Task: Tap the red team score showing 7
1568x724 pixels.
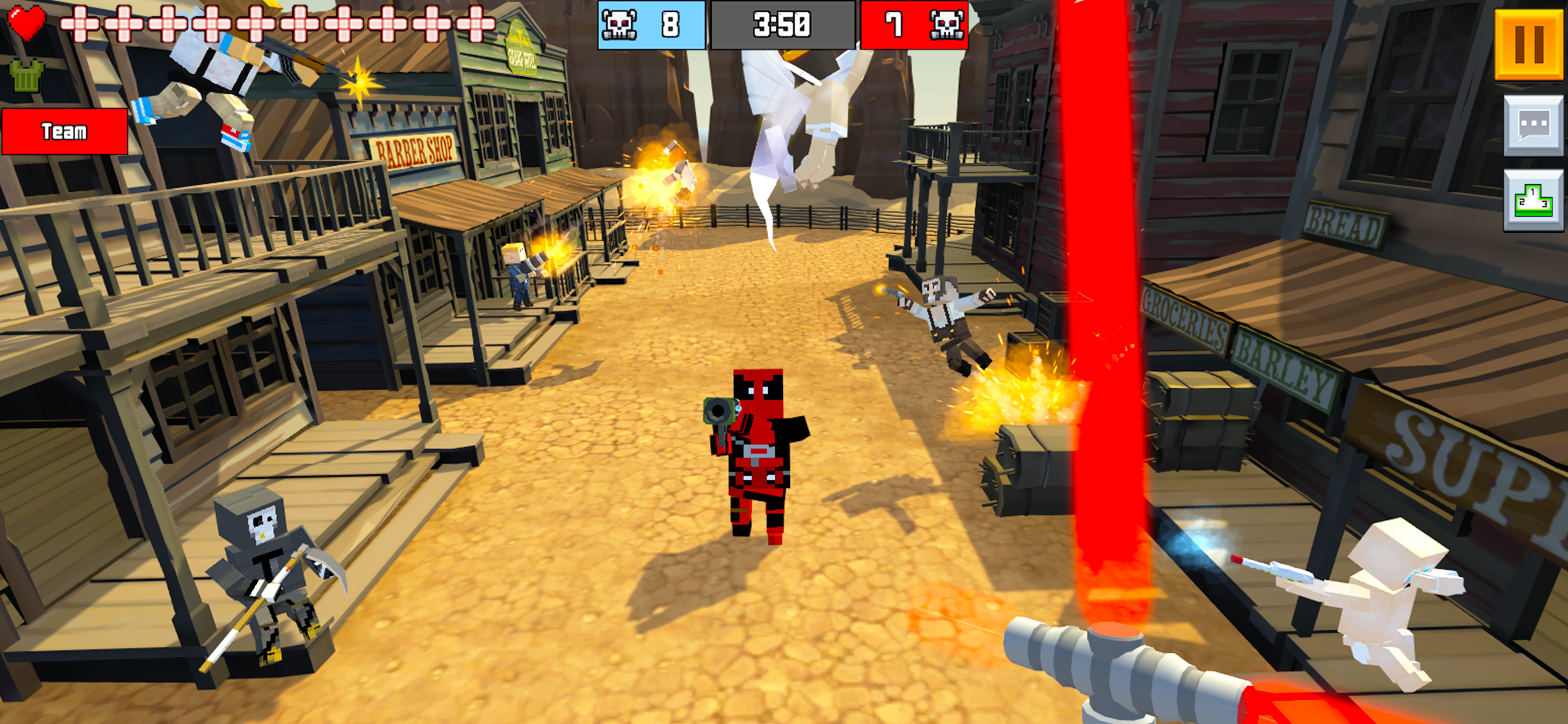Action: (x=895, y=24)
